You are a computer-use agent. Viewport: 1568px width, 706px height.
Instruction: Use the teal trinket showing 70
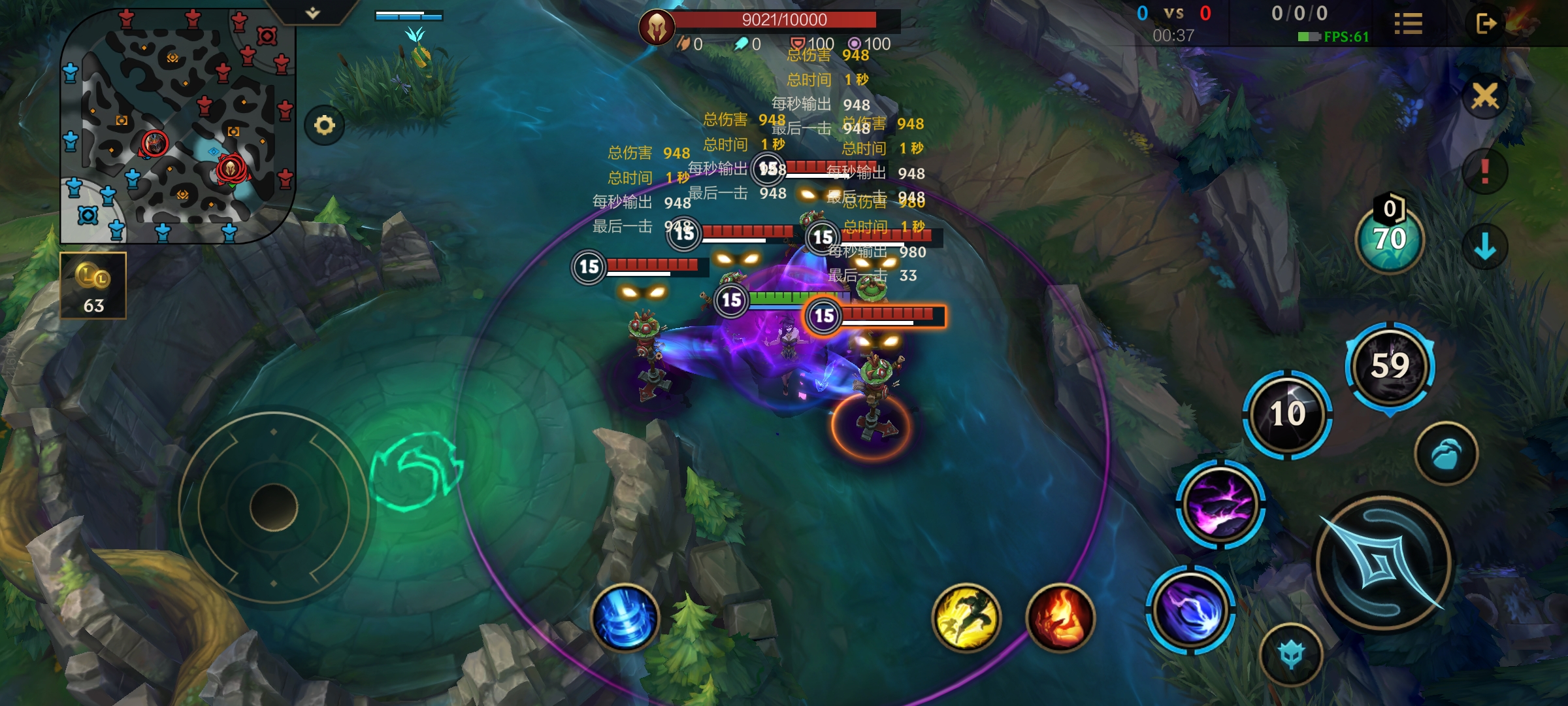pos(1390,239)
